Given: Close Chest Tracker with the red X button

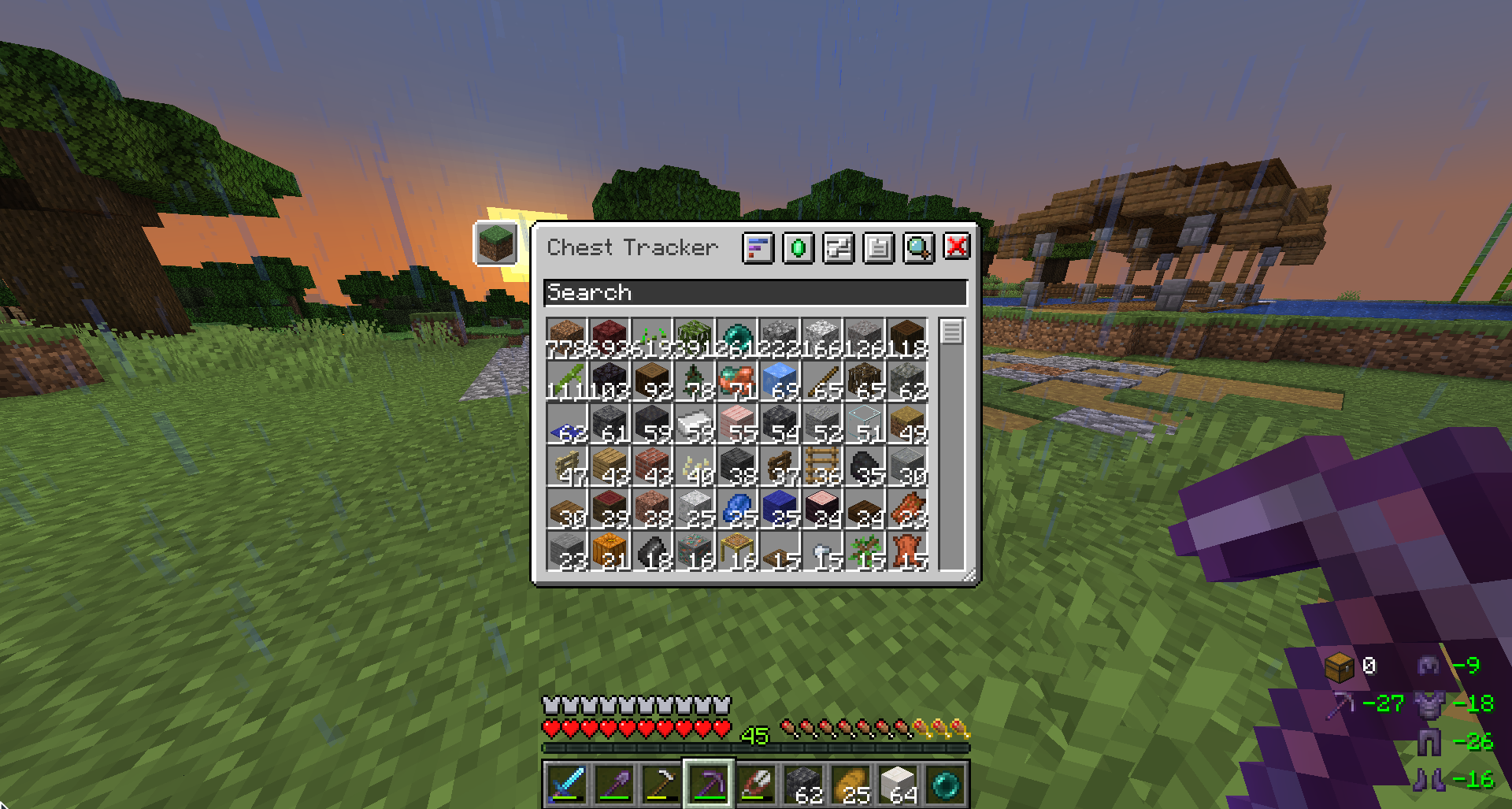Looking at the screenshot, I should pos(957,247).
